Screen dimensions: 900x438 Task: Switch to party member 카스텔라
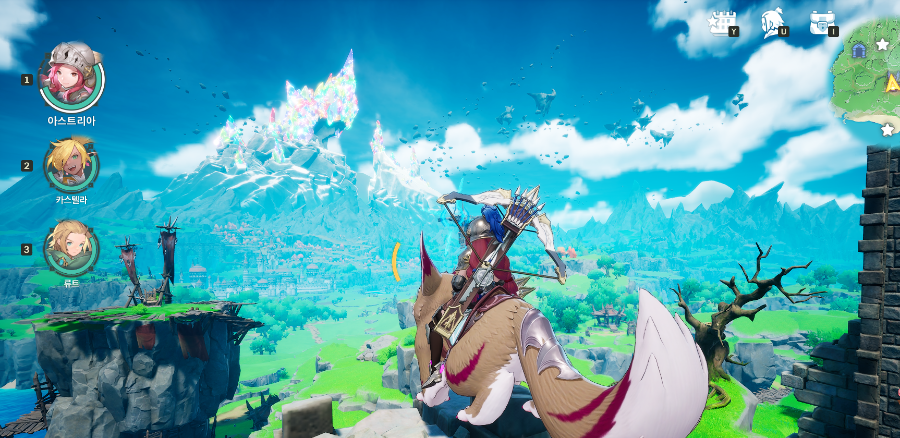pyautogui.click(x=71, y=164)
